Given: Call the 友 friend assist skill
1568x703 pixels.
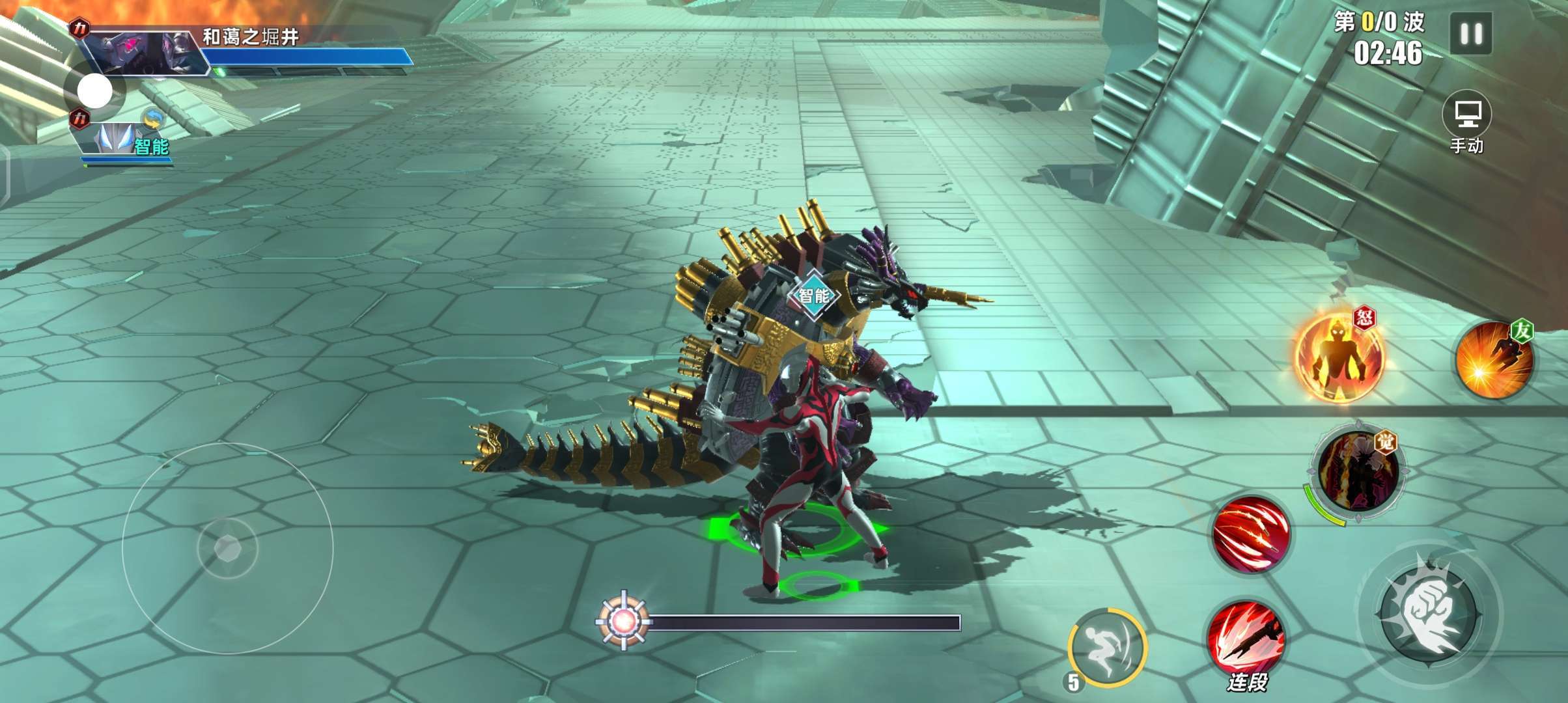Looking at the screenshot, I should point(1494,360).
